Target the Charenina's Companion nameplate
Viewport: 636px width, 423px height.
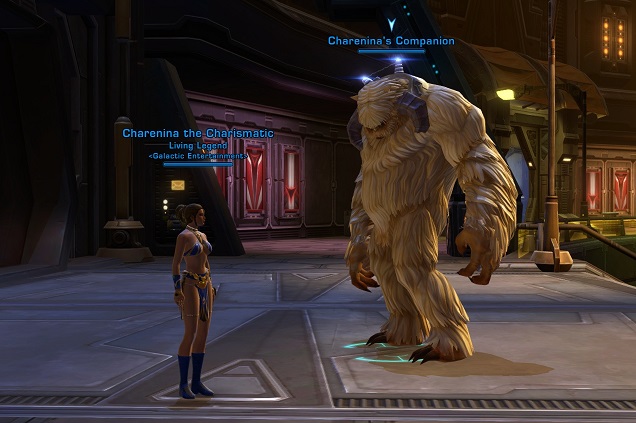tap(391, 41)
